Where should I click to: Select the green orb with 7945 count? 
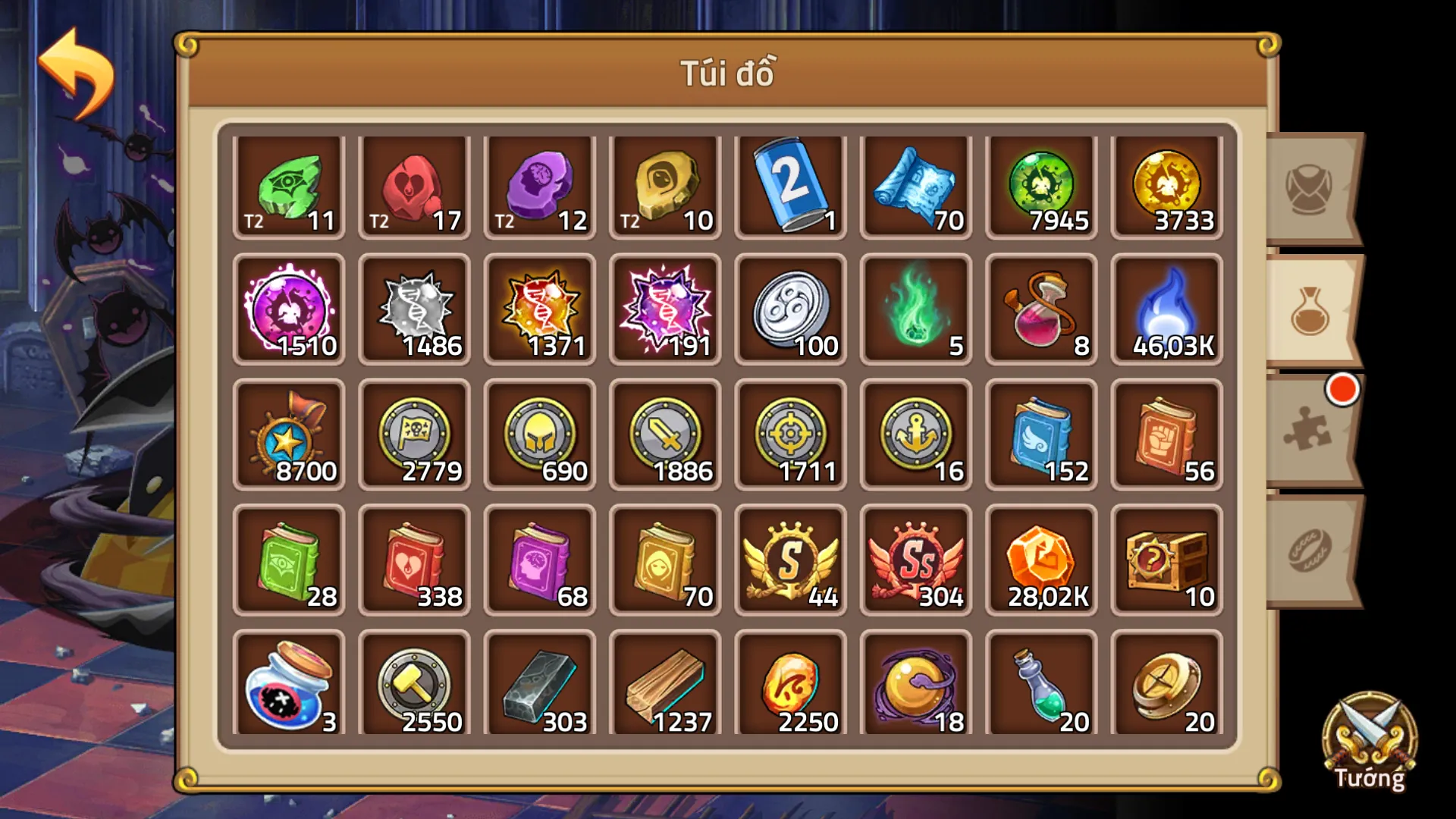click(1040, 186)
